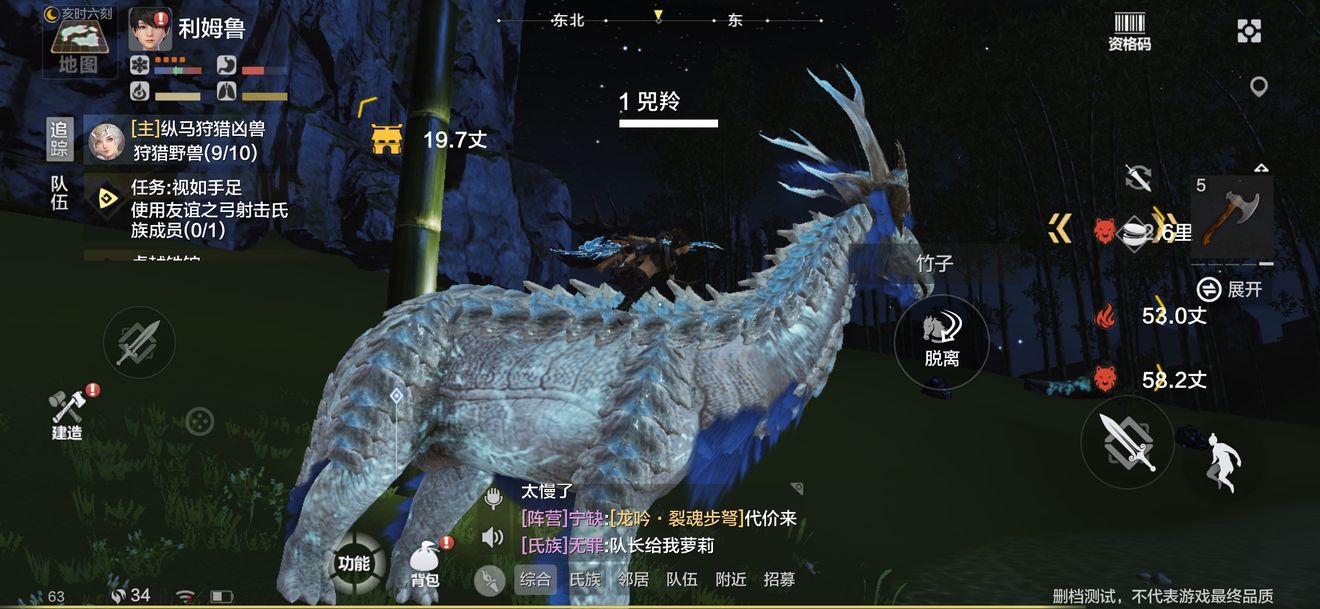Viewport: 1320px width, 609px height.
Task: Switch chat to the 综合 channel
Action: pos(535,579)
